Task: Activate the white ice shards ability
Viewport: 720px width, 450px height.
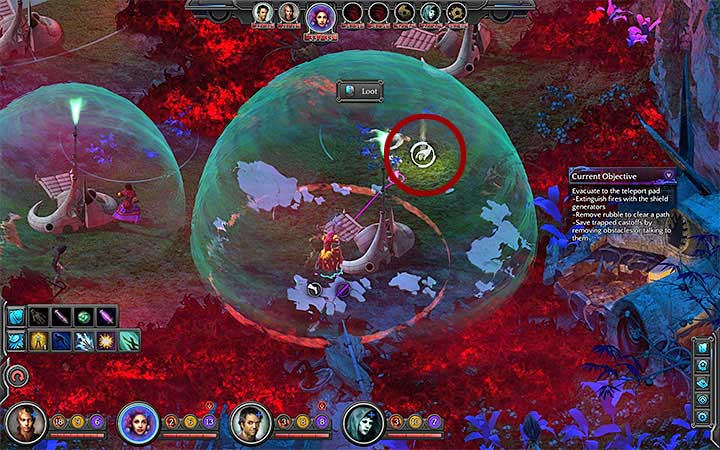Action: point(84,341)
